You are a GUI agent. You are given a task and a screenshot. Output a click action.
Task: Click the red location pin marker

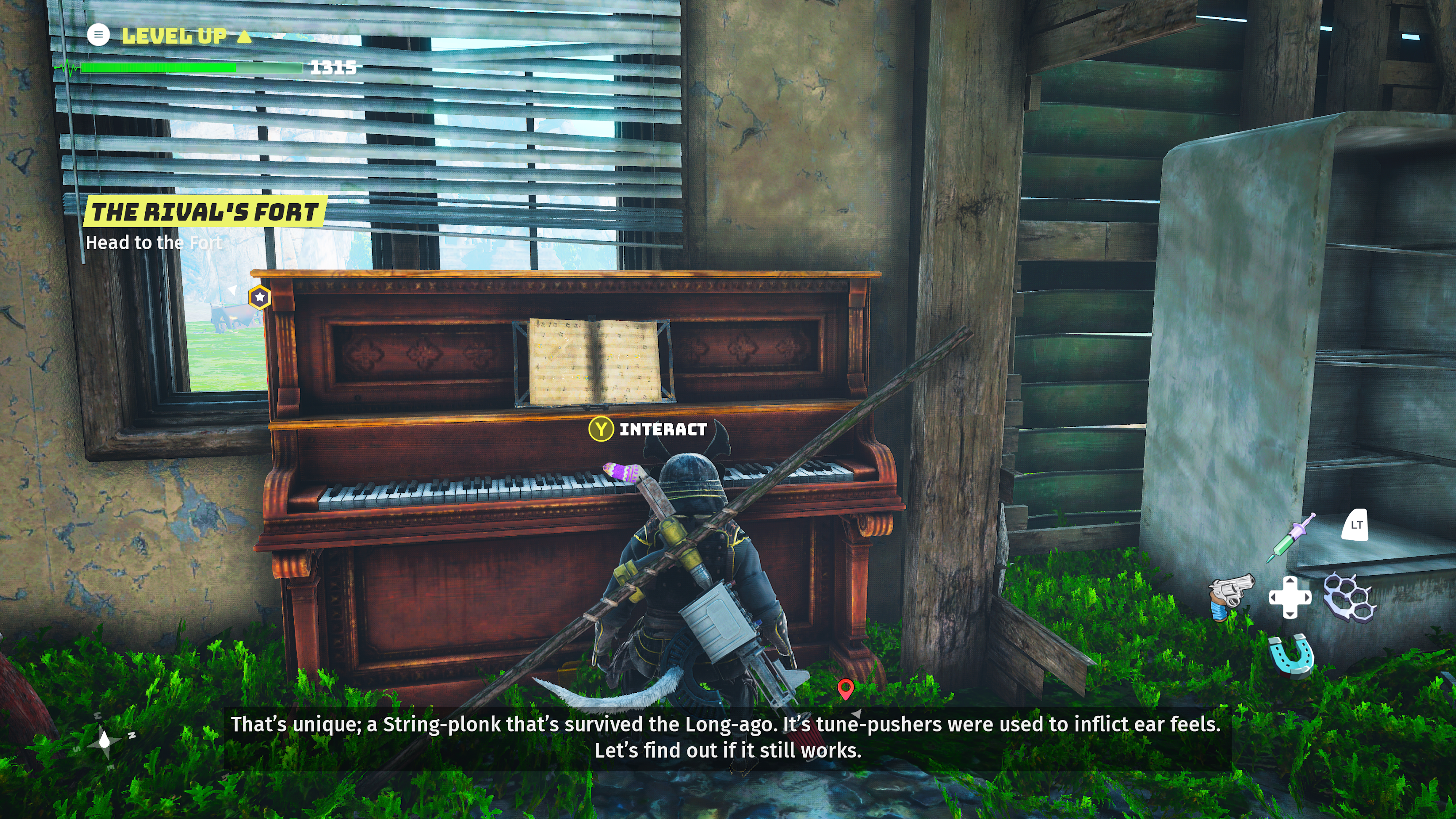(845, 689)
